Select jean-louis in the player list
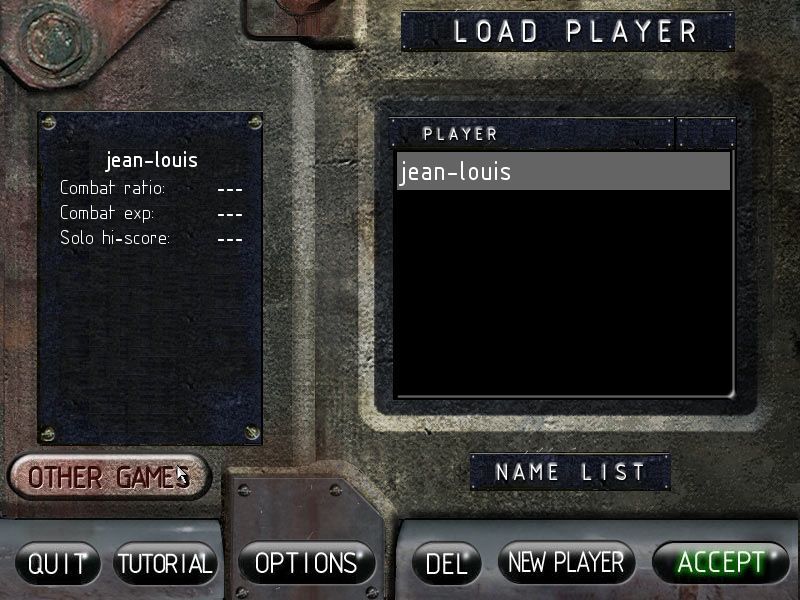Viewport: 800px width, 600px height. point(562,172)
